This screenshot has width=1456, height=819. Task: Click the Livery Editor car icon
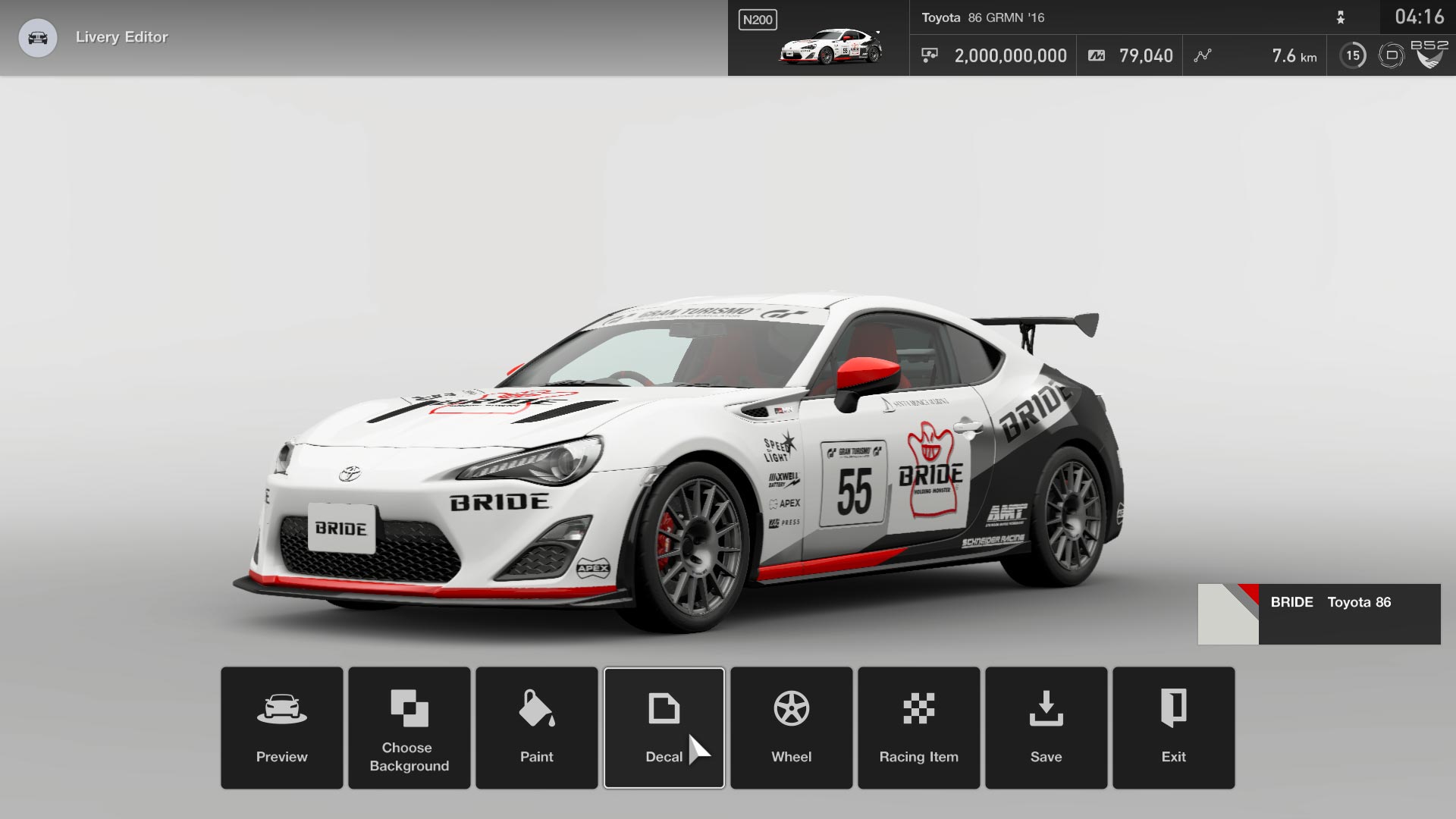click(x=37, y=37)
